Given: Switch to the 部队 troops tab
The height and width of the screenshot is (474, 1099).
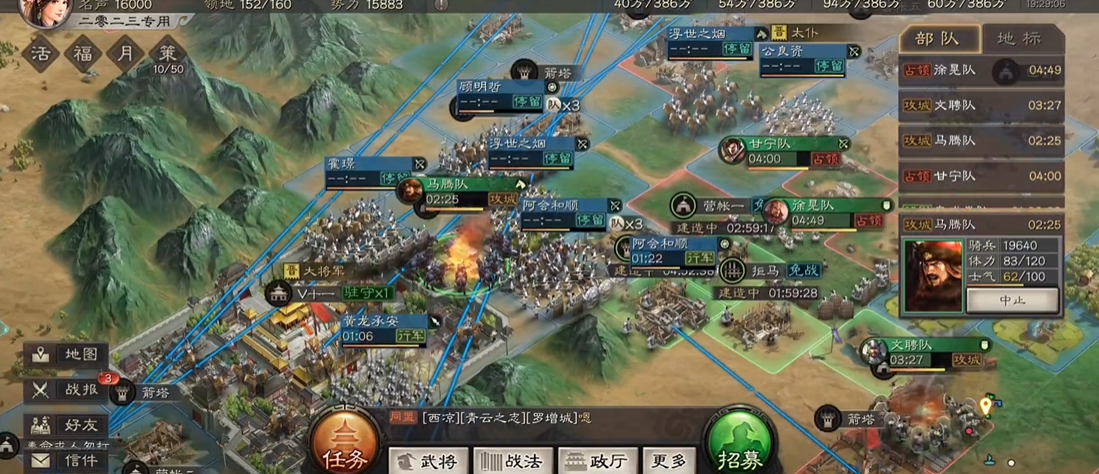Looking at the screenshot, I should tap(937, 39).
